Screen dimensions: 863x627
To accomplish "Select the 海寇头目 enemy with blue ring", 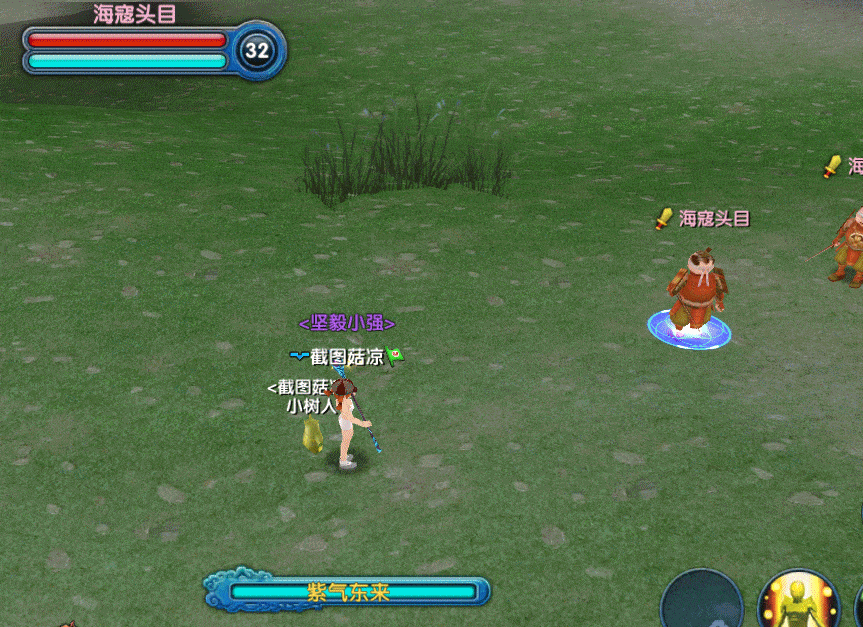I will pyautogui.click(x=695, y=292).
